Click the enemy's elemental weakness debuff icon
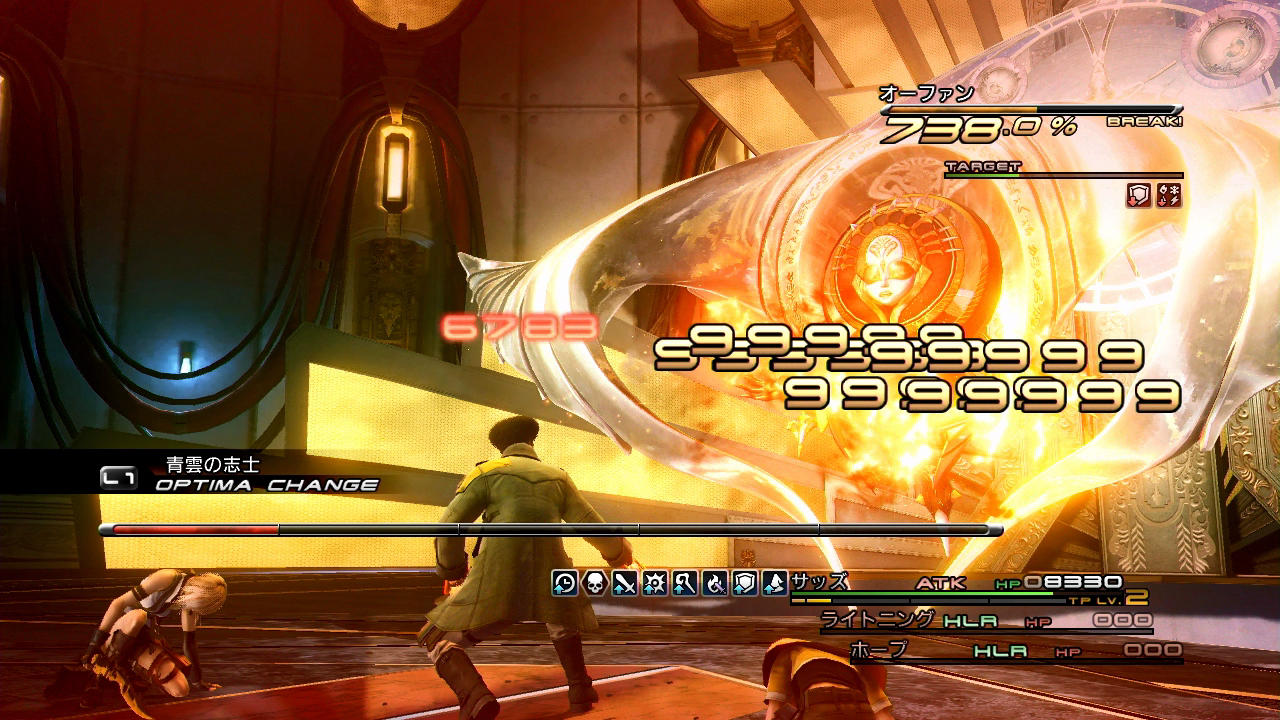Image resolution: width=1280 pixels, height=720 pixels. (1169, 196)
